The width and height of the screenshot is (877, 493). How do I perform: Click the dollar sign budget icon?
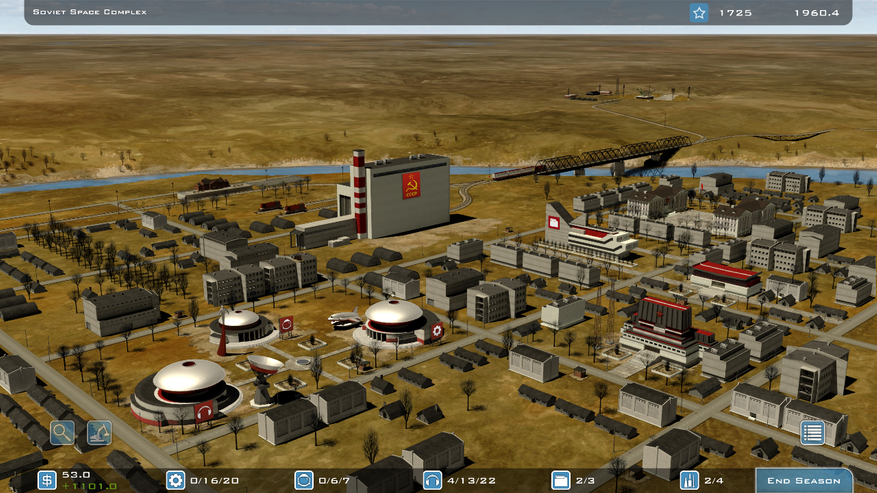point(47,480)
